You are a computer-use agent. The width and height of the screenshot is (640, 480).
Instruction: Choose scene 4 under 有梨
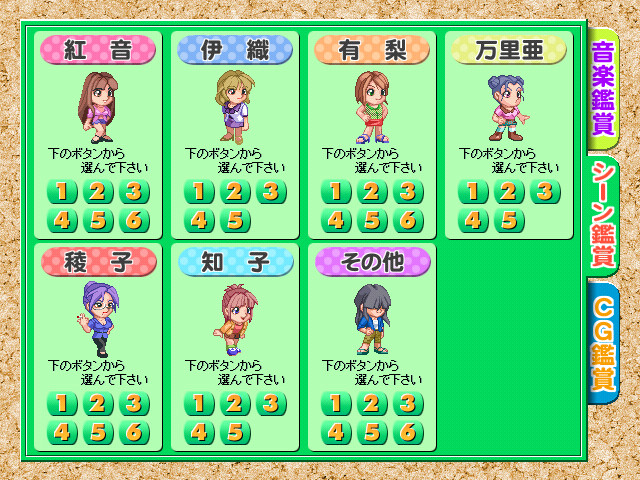pos(336,220)
